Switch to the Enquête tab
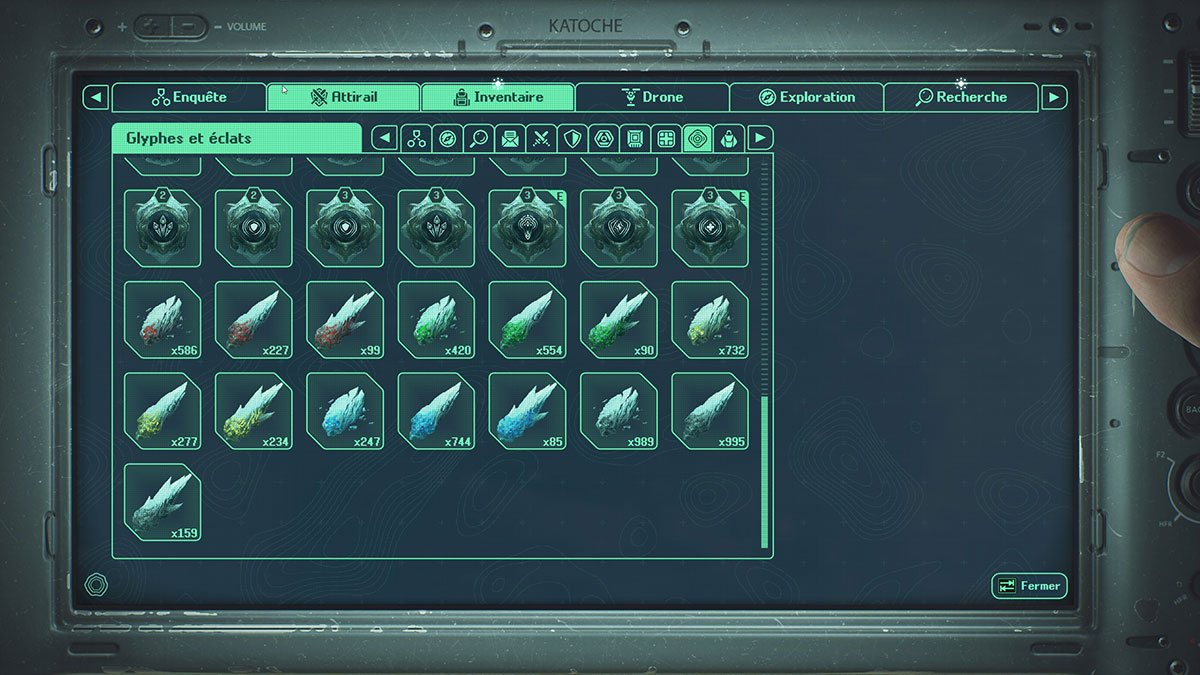1200x675 pixels. tap(189, 97)
